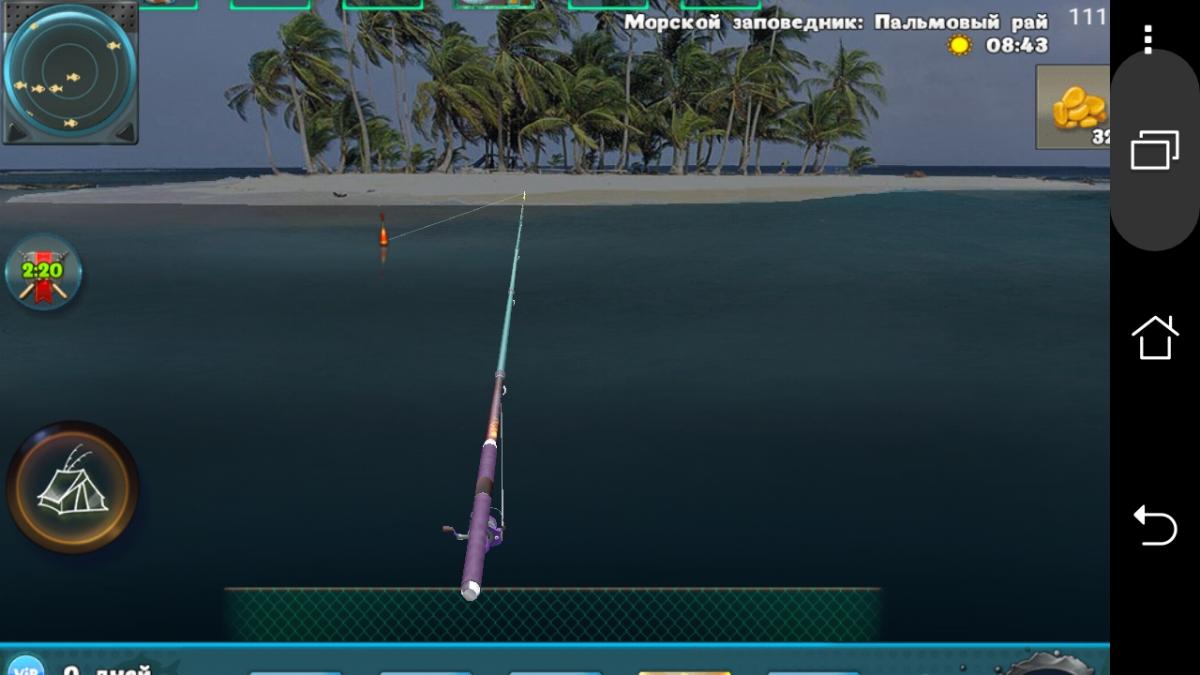Open the fish sonar radar
The height and width of the screenshot is (675, 1200).
70,74
